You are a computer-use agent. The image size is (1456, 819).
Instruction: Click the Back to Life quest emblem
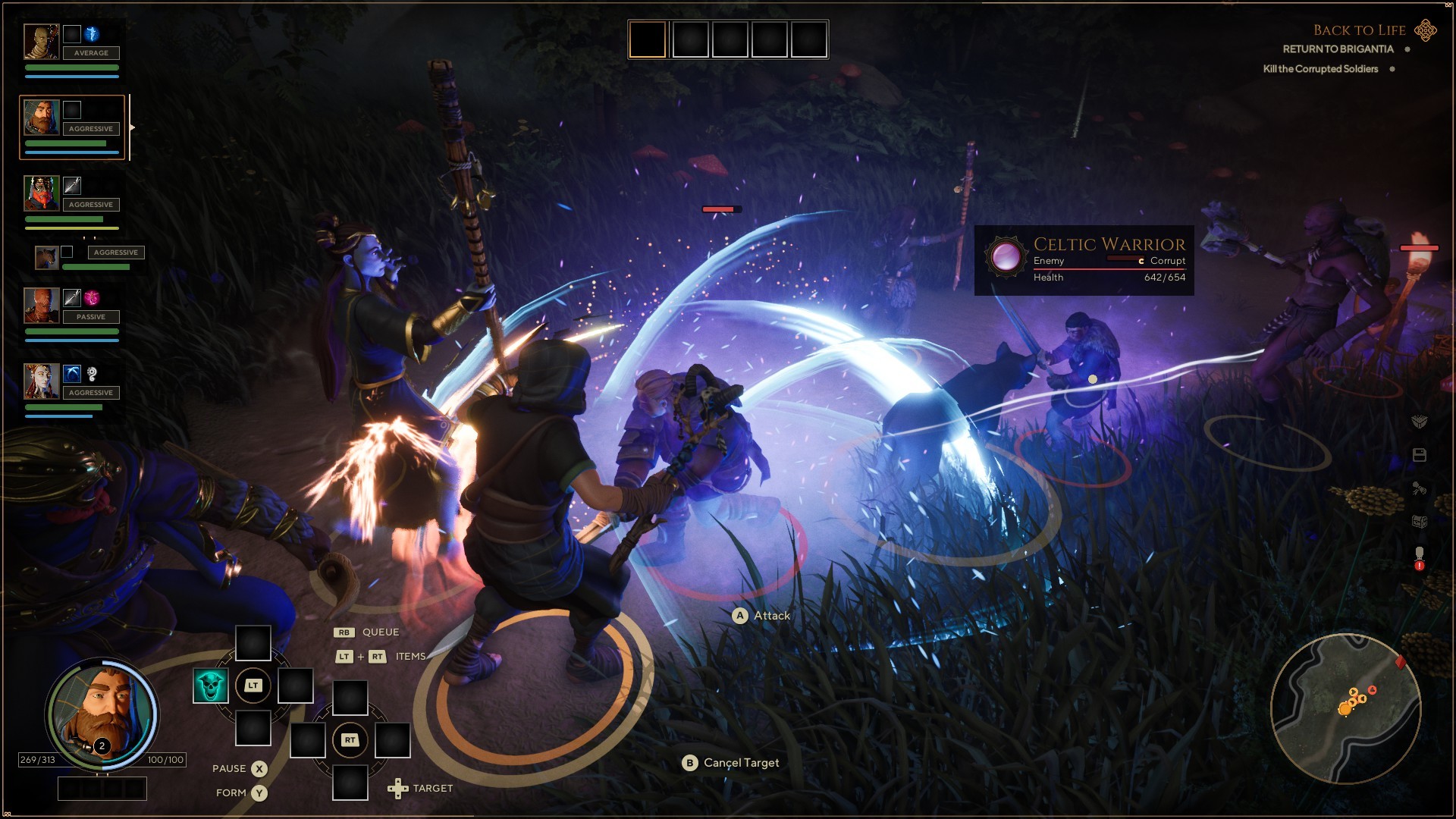pyautogui.click(x=1424, y=31)
